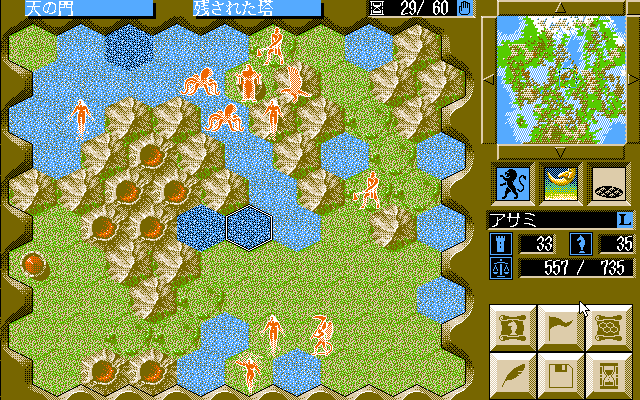Open the knight scroll command
The width and height of the screenshot is (640, 400).
pyautogui.click(x=512, y=327)
